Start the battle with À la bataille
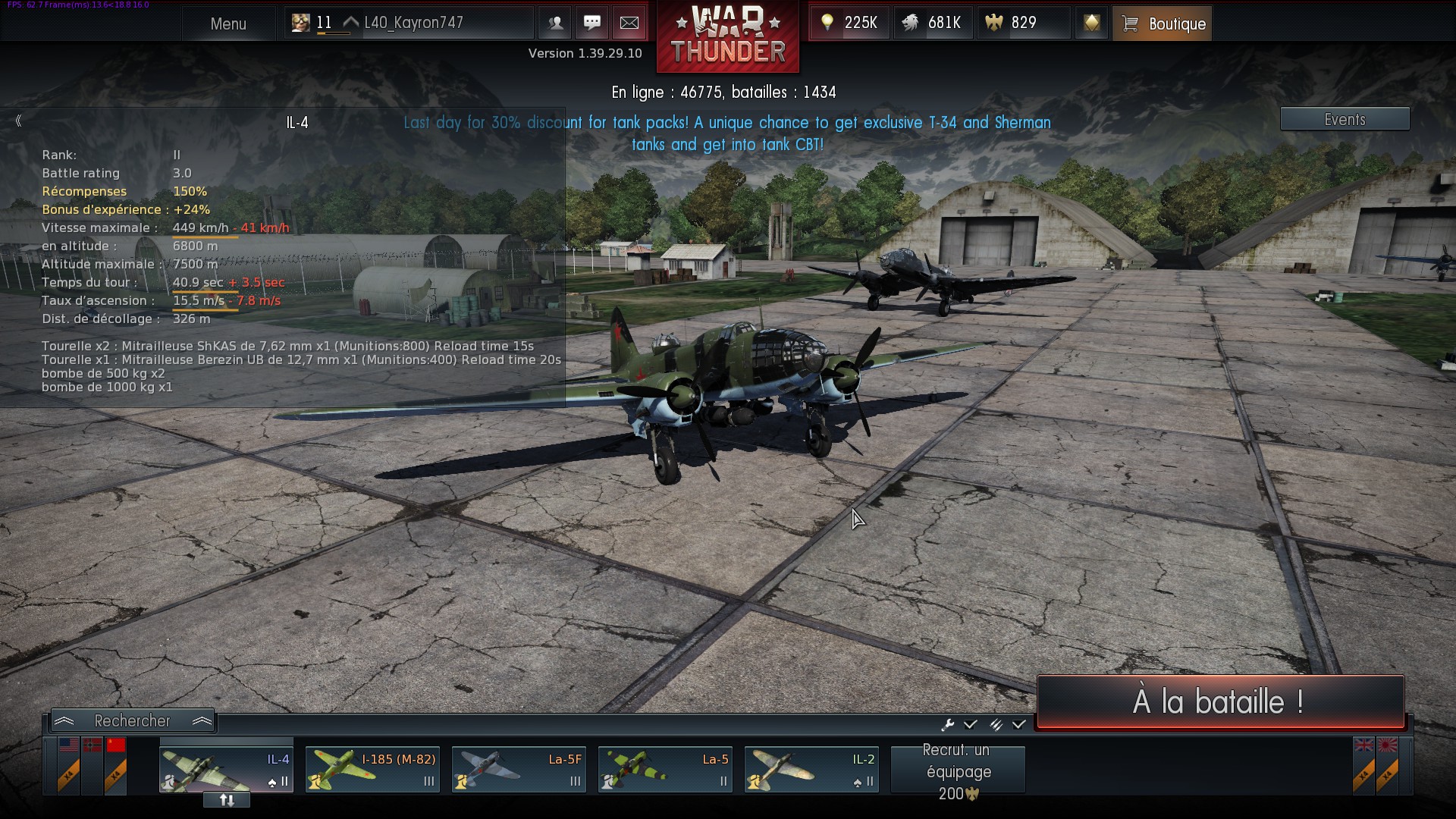This screenshot has height=819, width=1456. click(1219, 701)
